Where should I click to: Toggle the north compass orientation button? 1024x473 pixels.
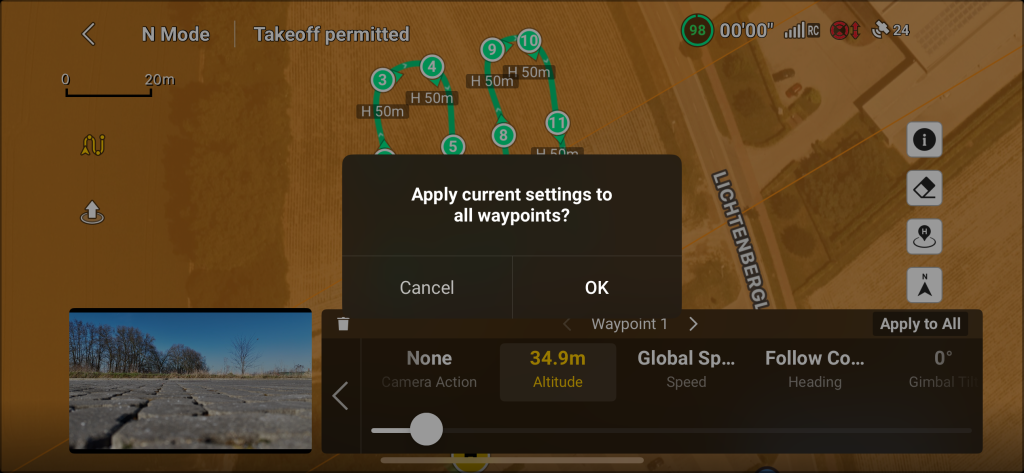(x=924, y=285)
